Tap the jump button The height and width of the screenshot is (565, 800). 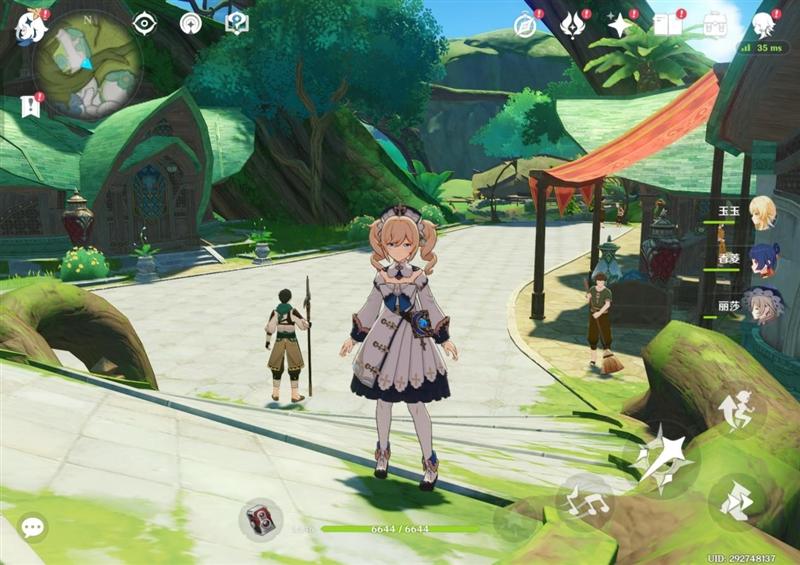pyautogui.click(x=736, y=411)
